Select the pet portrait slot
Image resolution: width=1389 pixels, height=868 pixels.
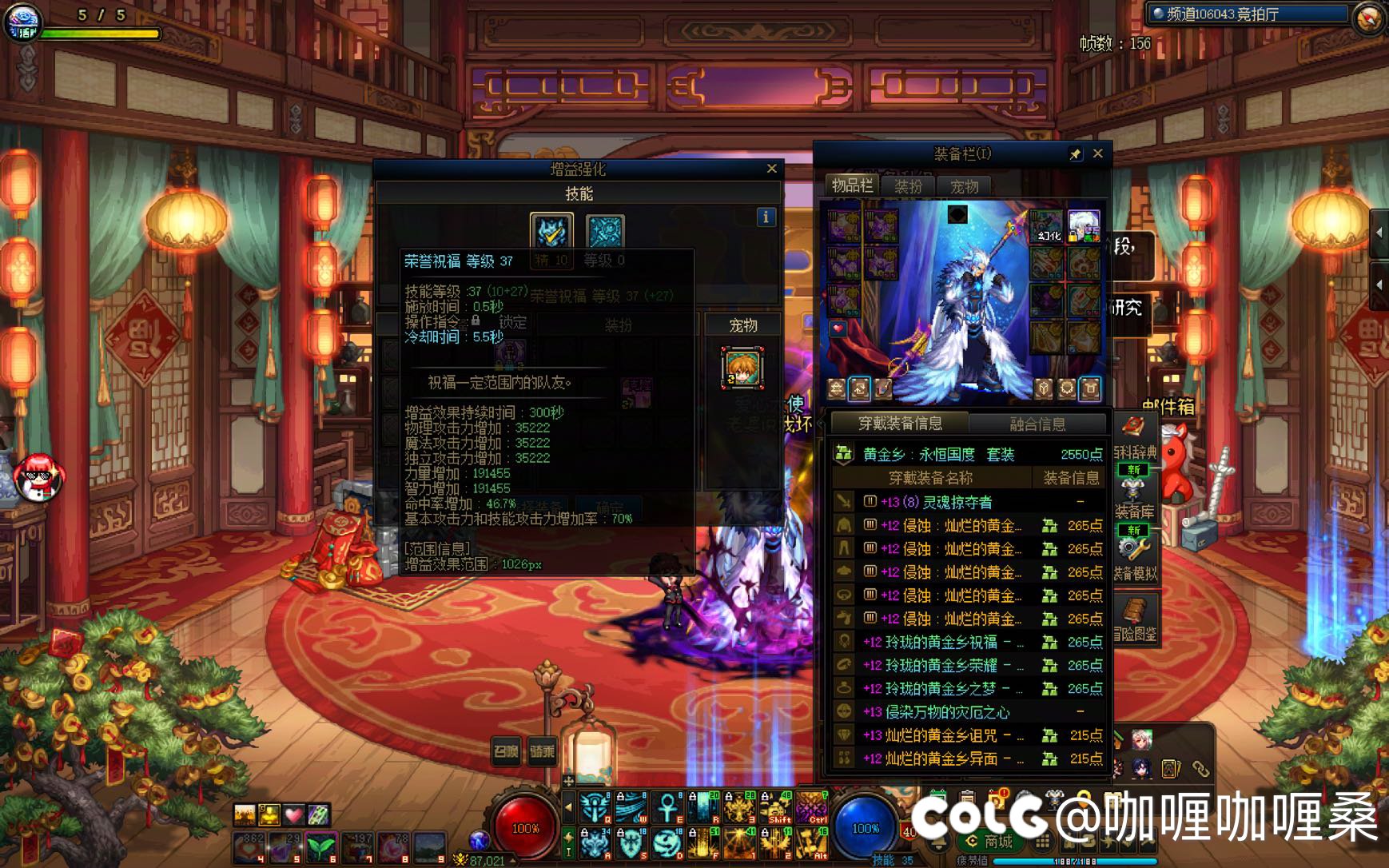(x=742, y=368)
